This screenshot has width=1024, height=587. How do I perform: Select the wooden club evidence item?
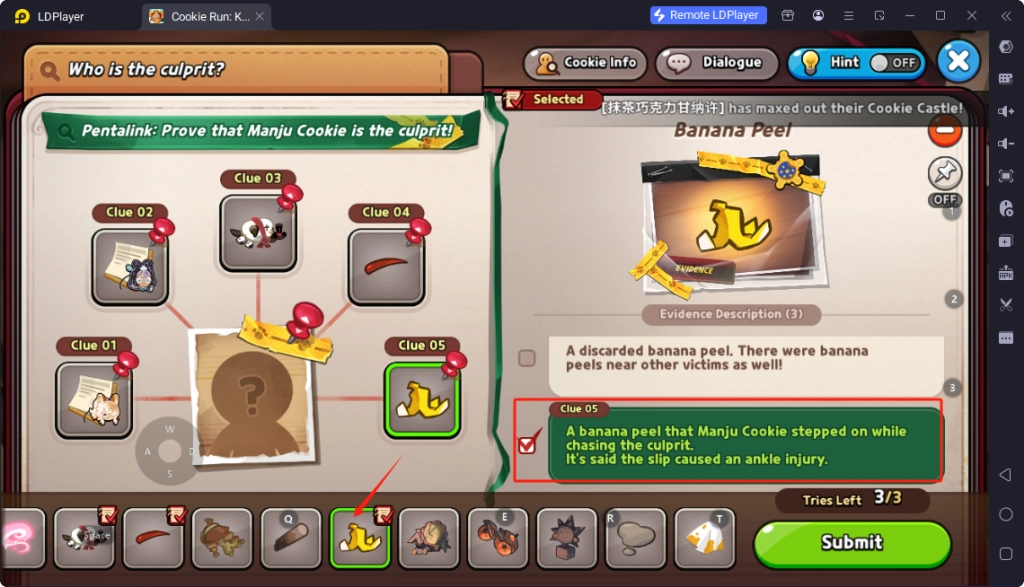(290, 538)
